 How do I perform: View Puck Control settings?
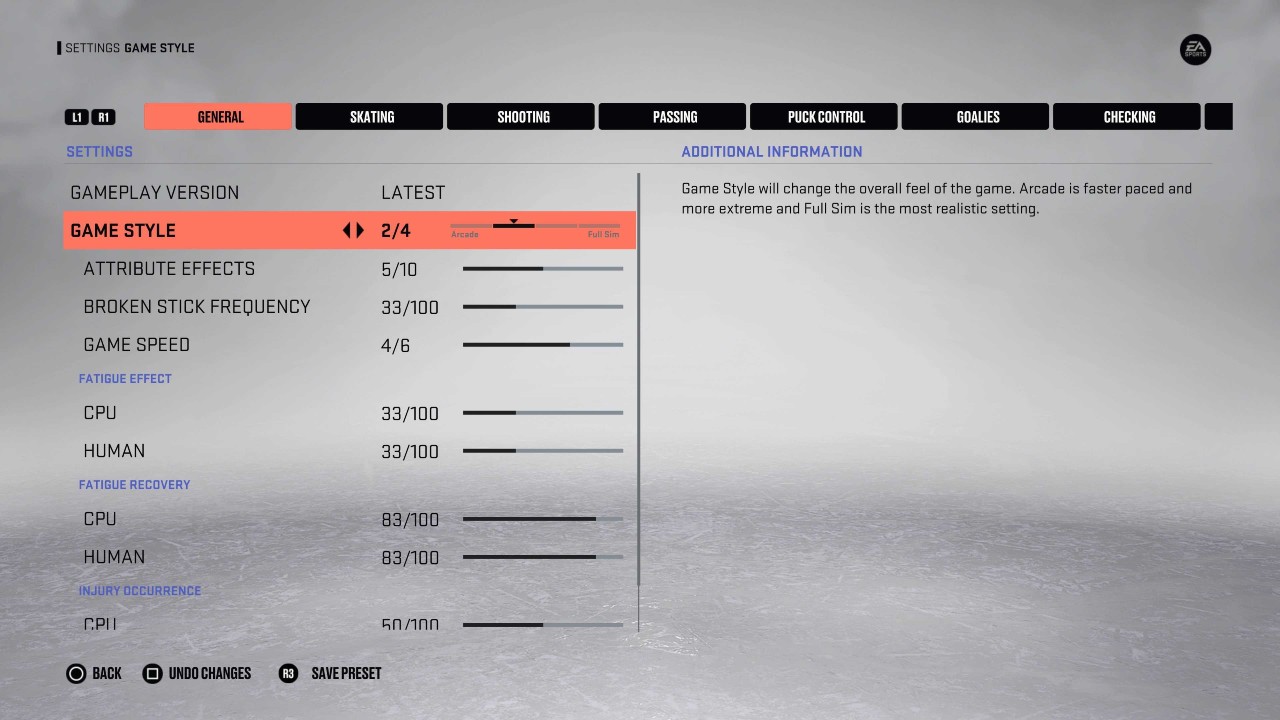[x=824, y=116]
